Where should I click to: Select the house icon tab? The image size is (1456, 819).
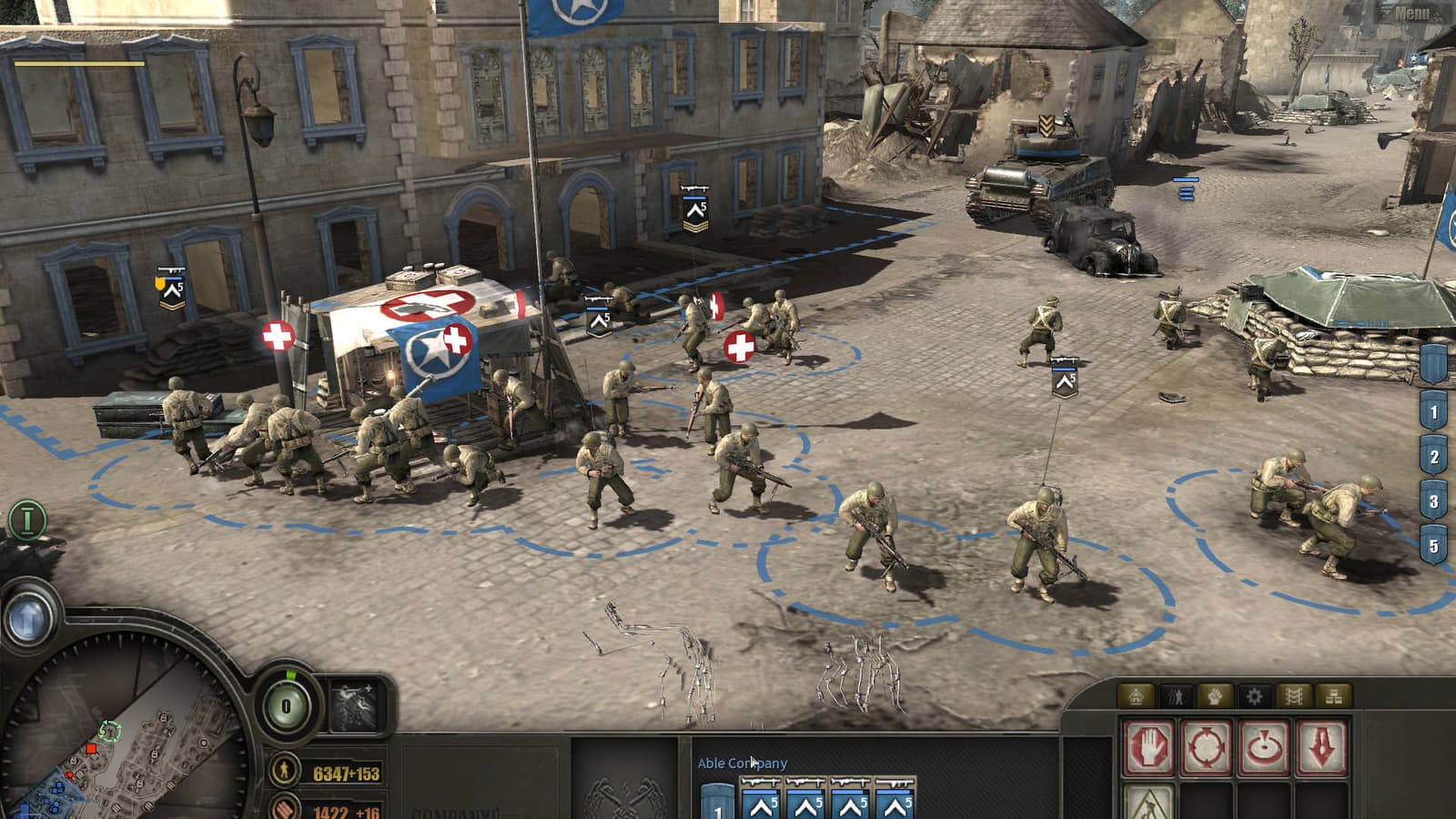pos(1137,697)
